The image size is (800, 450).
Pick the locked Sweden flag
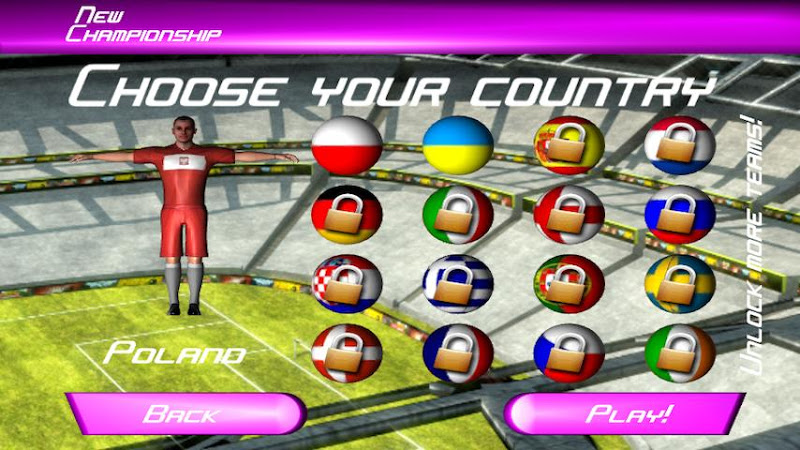[x=679, y=283]
